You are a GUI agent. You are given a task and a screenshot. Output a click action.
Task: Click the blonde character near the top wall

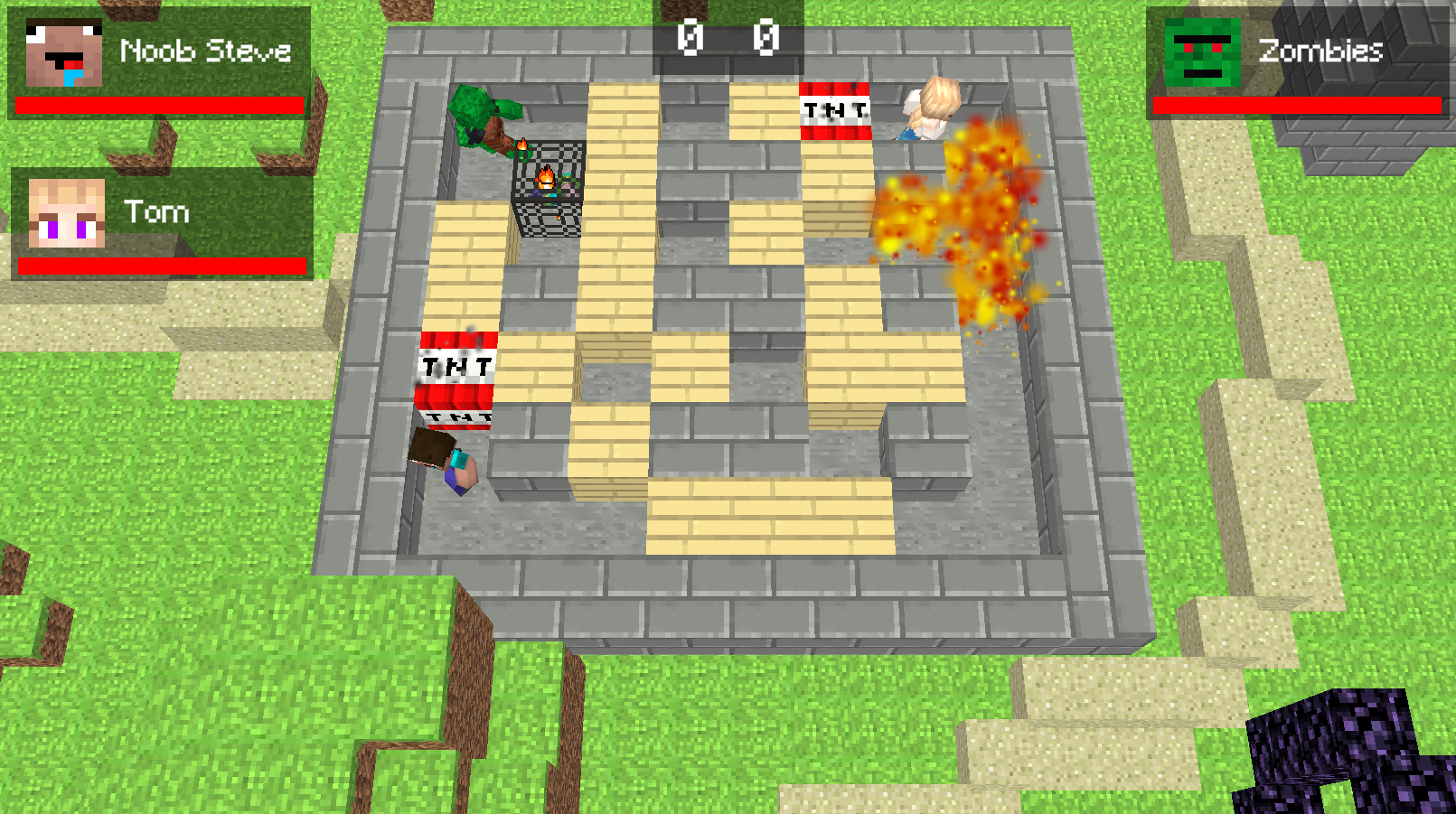click(926, 108)
